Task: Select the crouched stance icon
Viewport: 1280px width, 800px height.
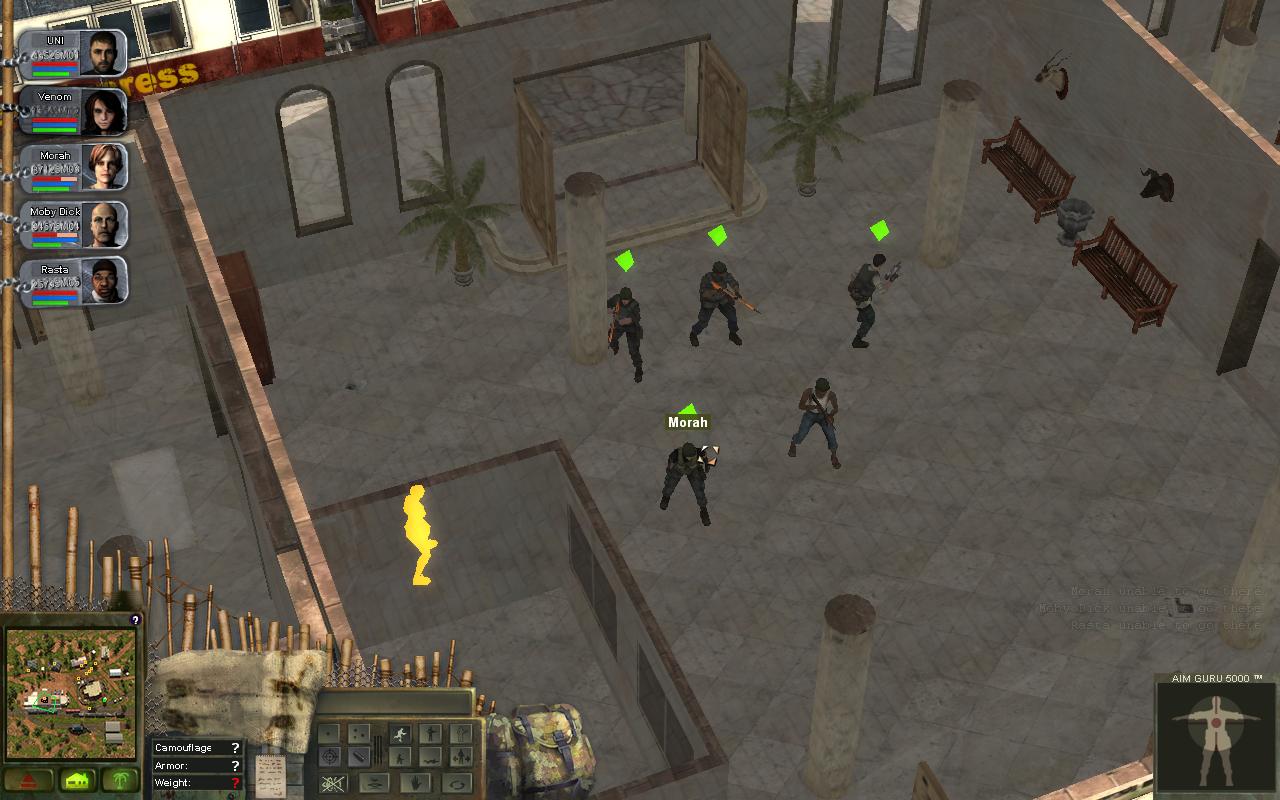Action: click(x=401, y=759)
